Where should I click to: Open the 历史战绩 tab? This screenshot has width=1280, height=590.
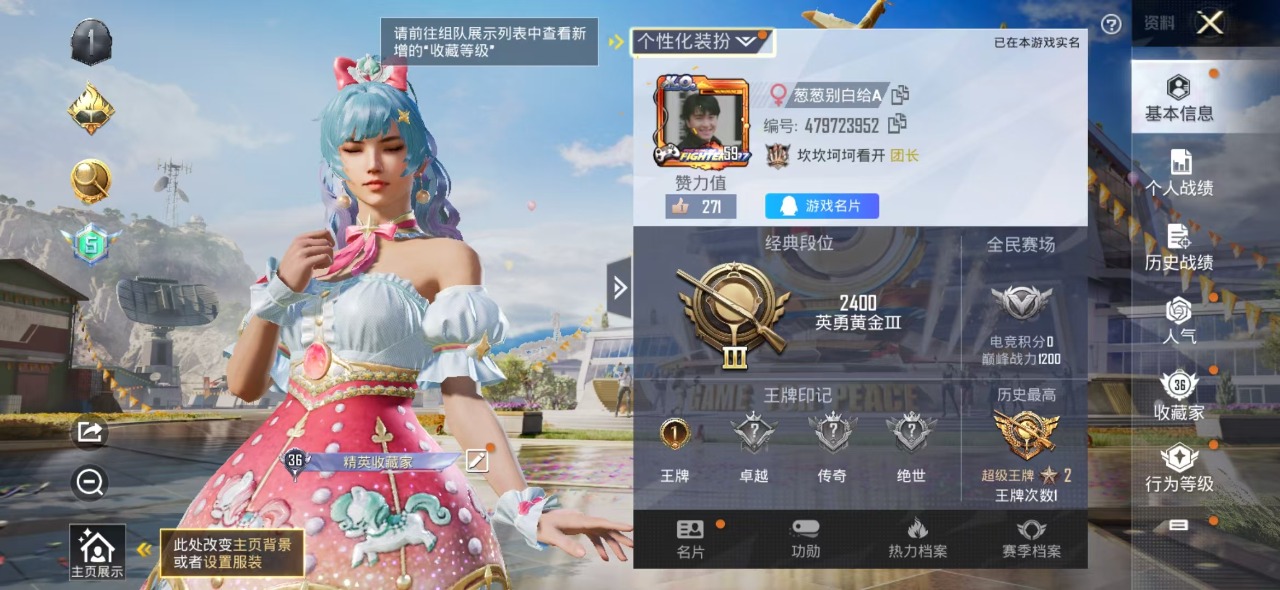click(x=1179, y=248)
